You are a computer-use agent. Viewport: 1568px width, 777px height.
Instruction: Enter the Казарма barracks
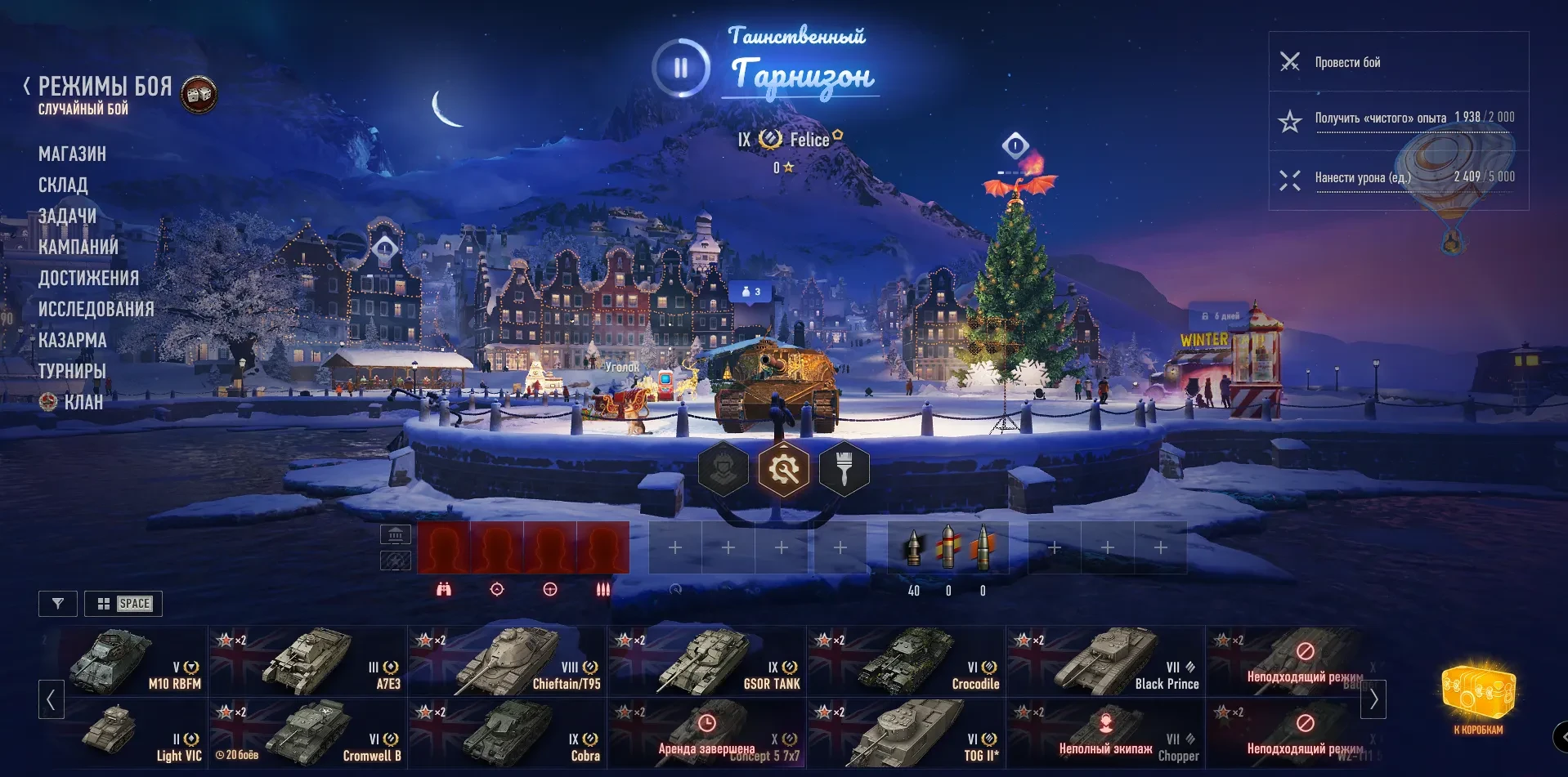point(72,340)
